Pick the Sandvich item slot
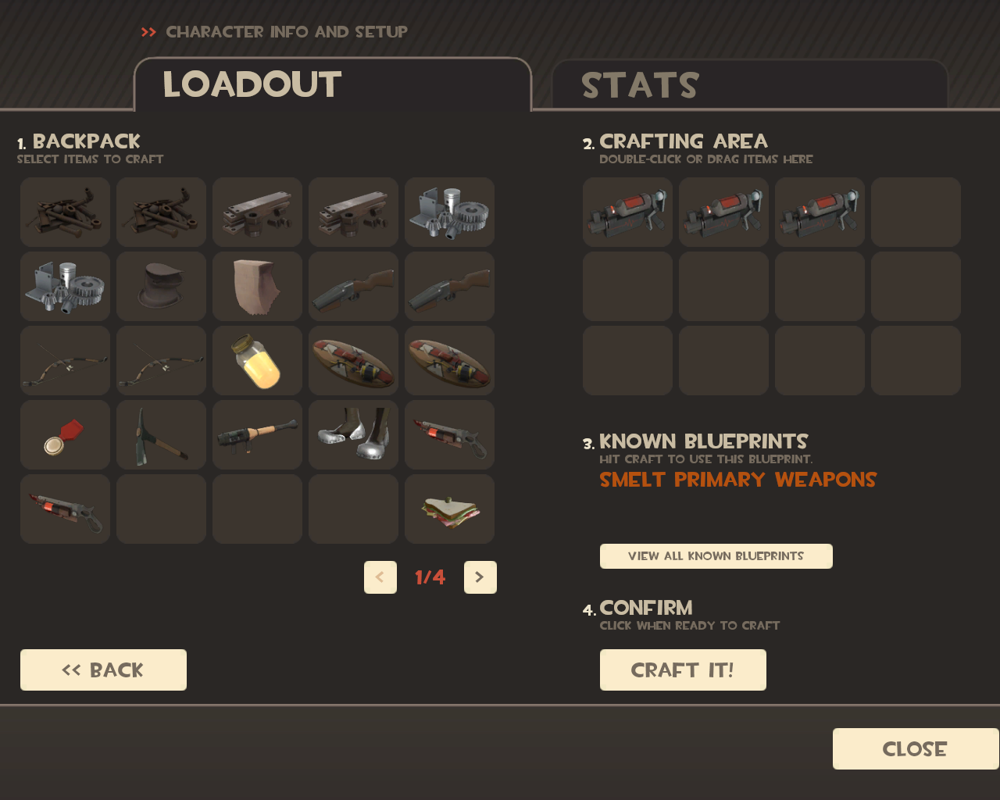This screenshot has width=1000, height=800. pos(449,509)
